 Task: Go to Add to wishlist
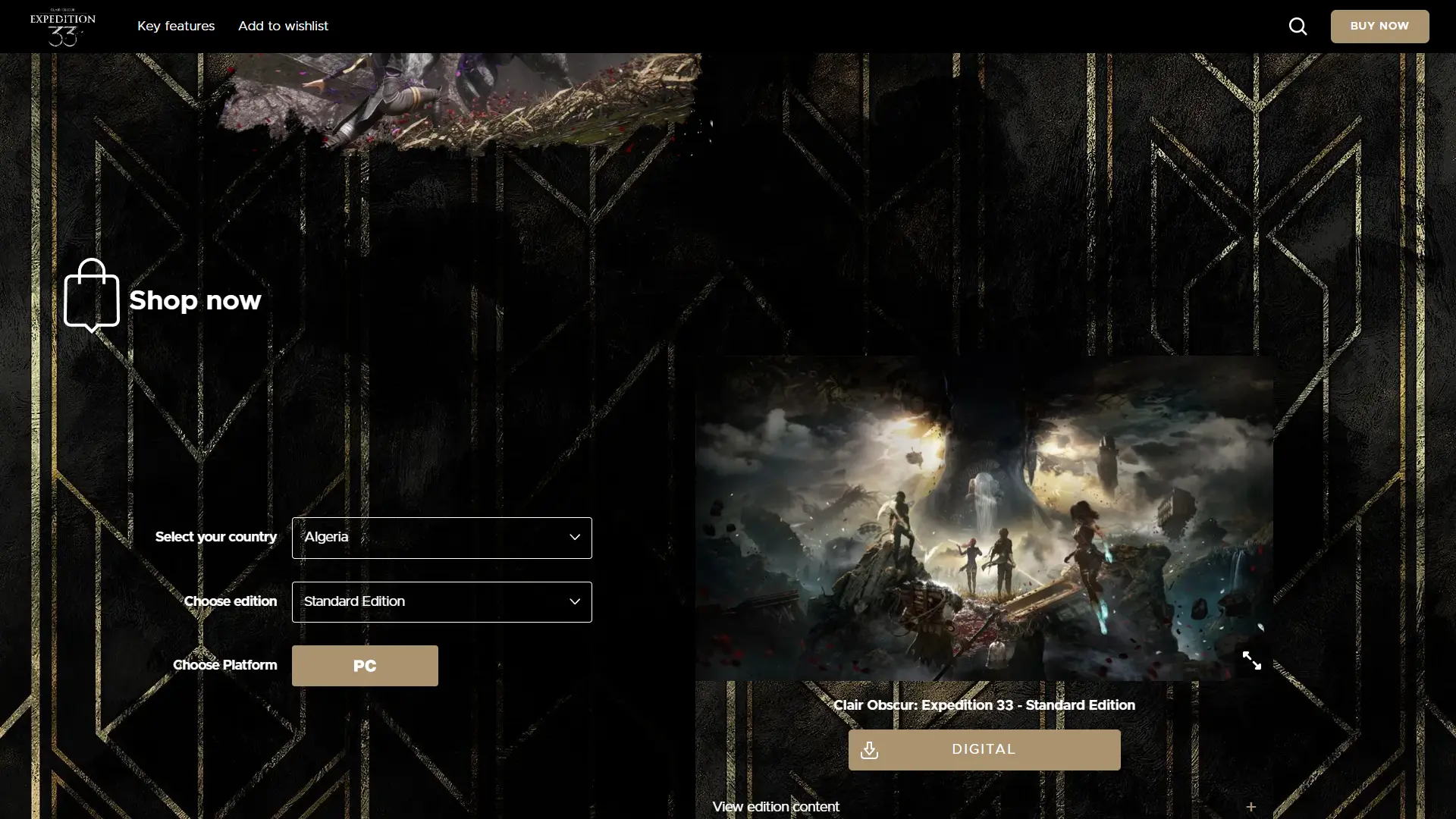283,27
